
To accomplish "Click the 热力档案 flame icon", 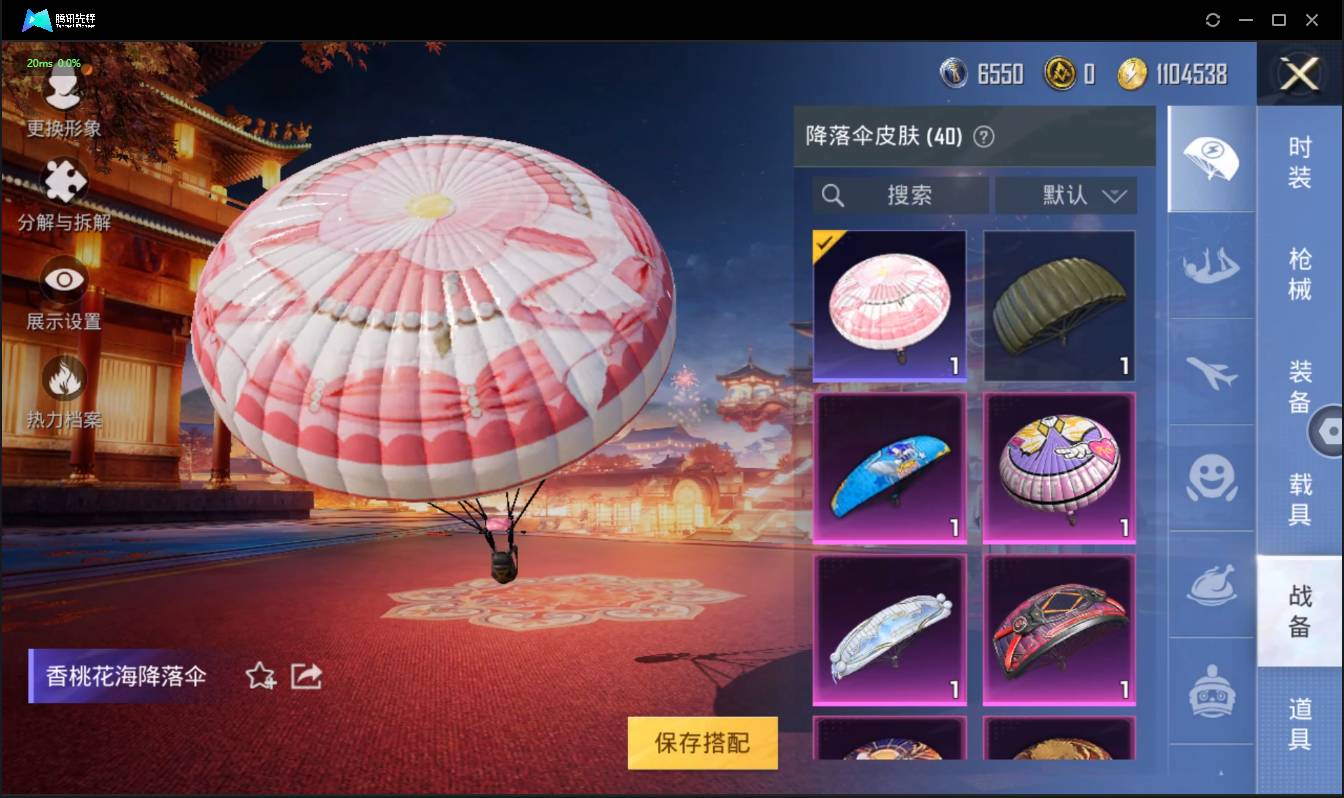I will point(62,378).
